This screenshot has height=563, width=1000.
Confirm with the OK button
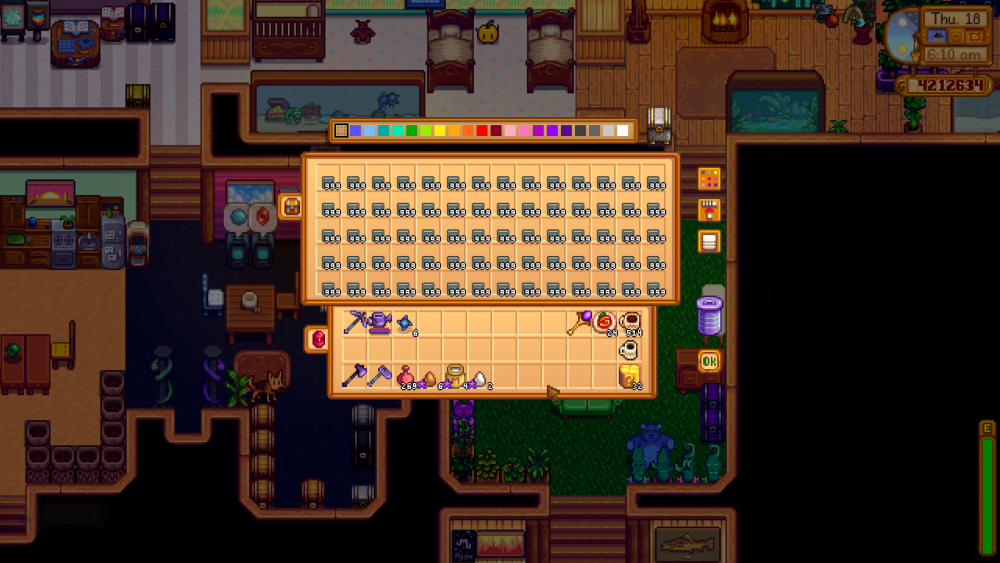pos(709,361)
